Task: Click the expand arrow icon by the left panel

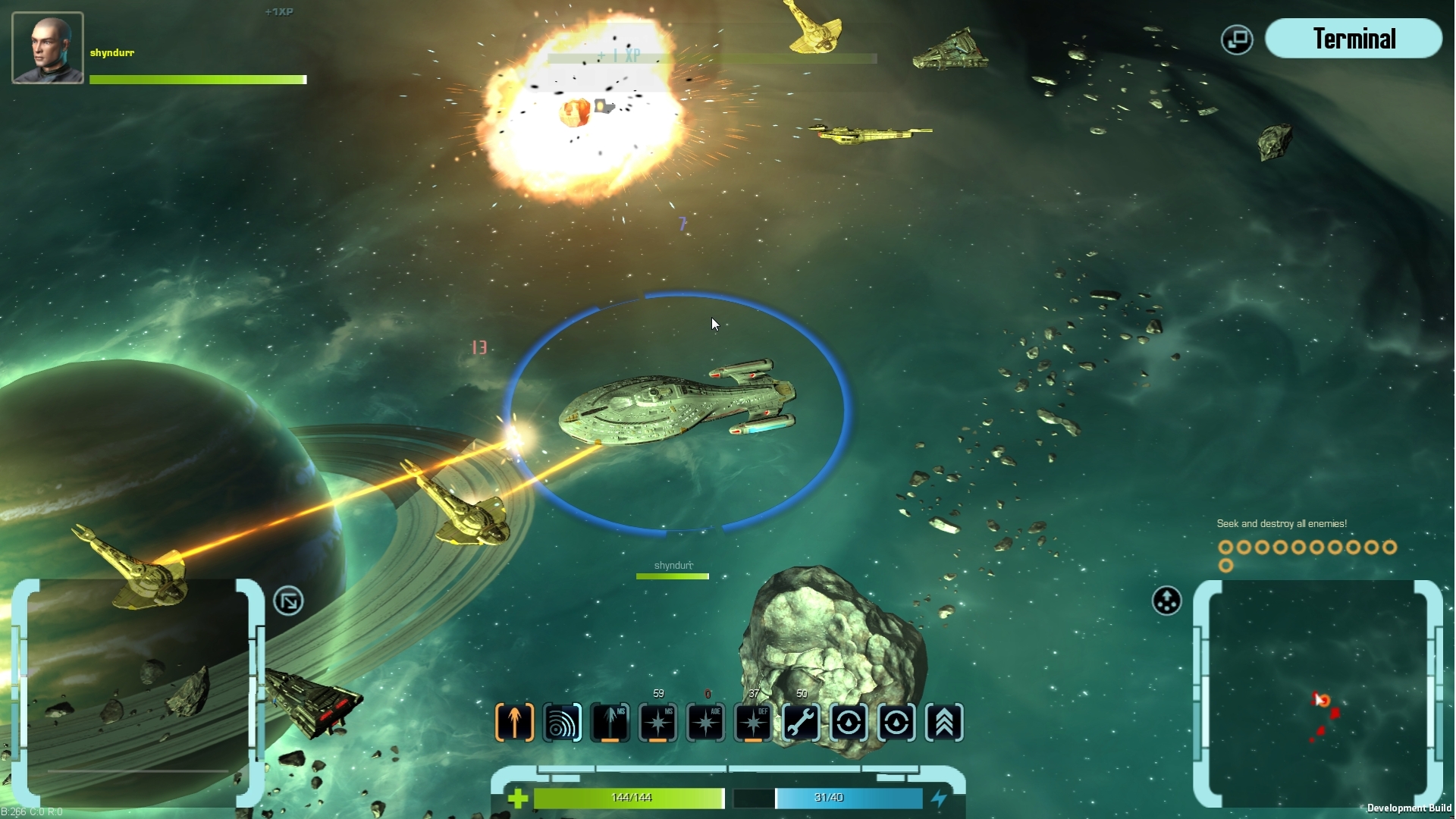Action: coord(288,601)
